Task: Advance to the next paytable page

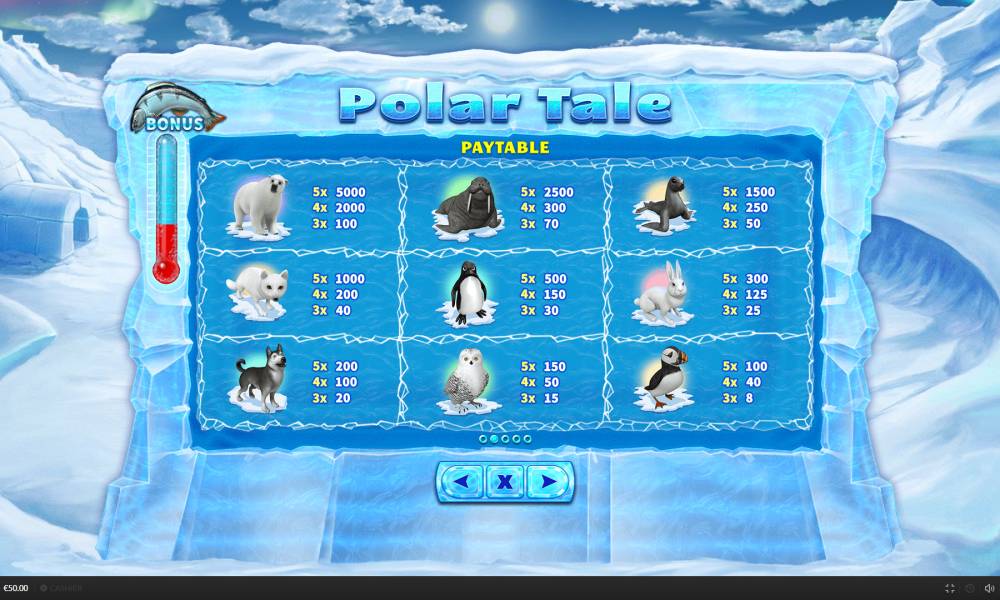Action: (x=549, y=482)
